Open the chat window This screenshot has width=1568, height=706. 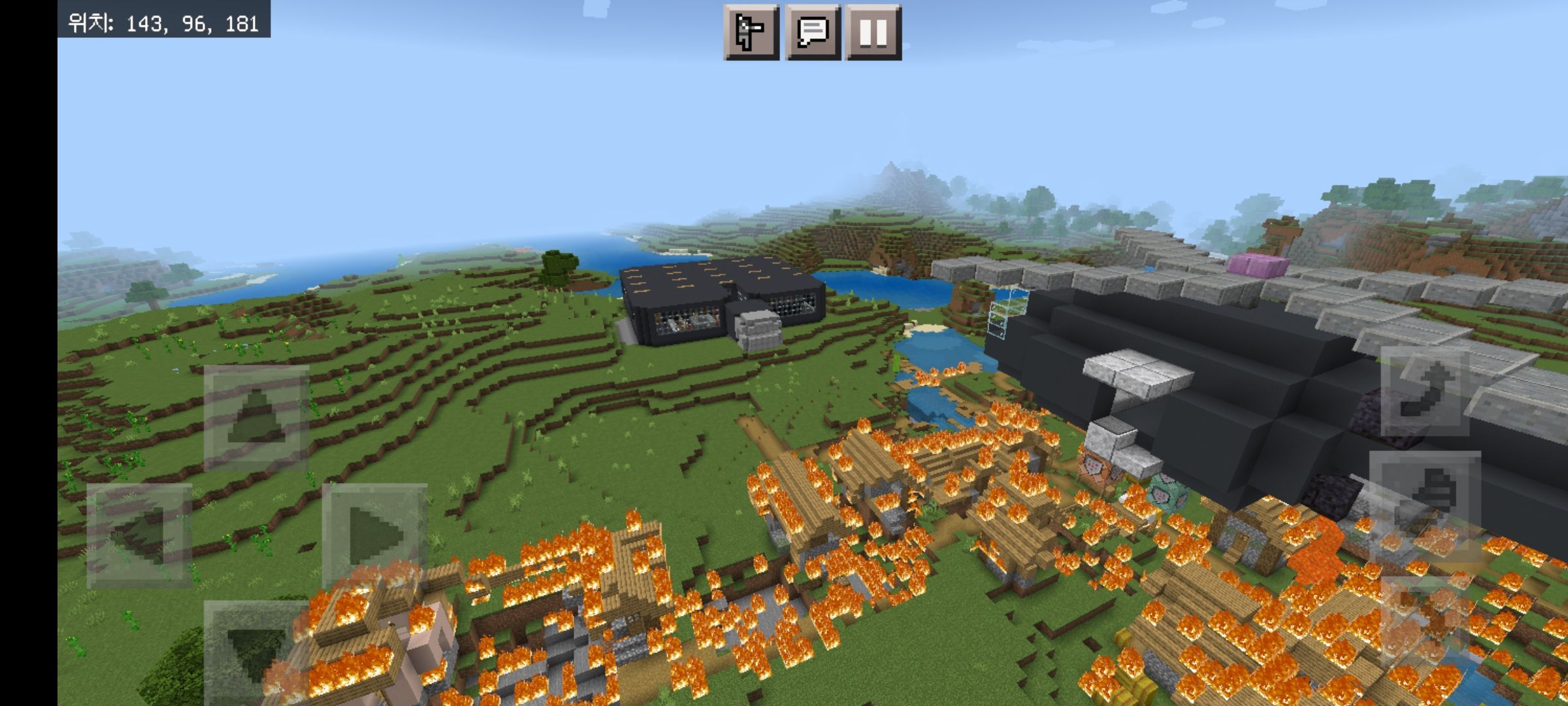point(812,33)
